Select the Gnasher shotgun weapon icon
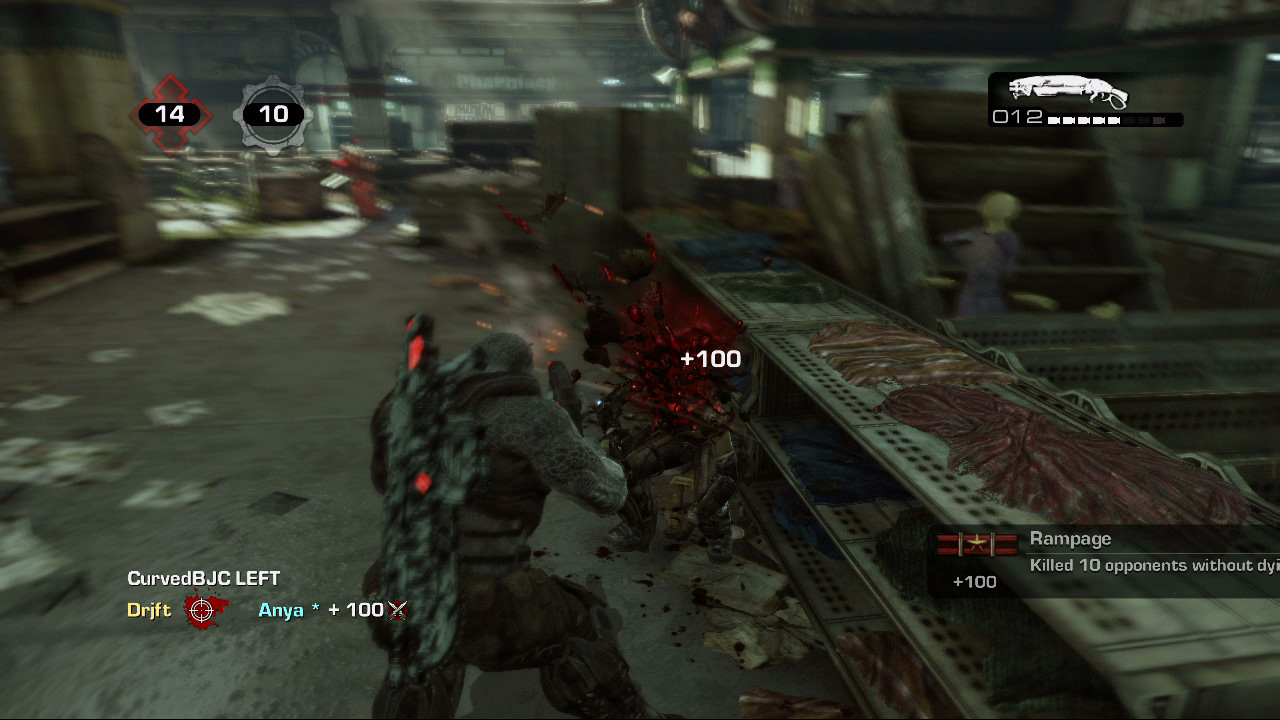This screenshot has height=720, width=1280. 1068,92
